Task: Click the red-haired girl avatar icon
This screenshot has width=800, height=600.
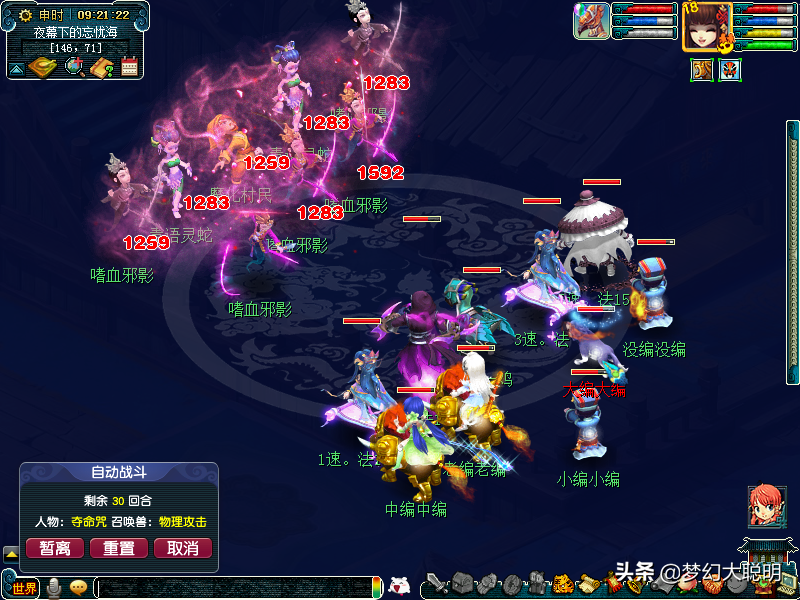Action: (766, 506)
